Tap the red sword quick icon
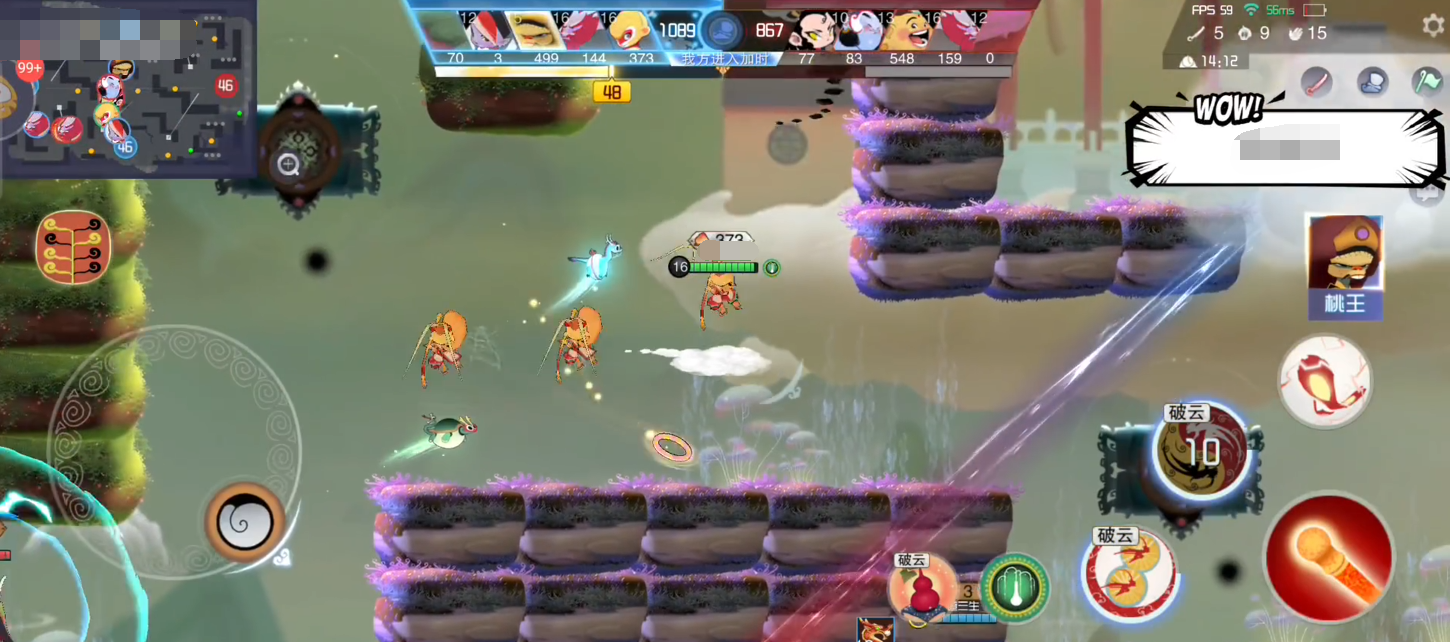The width and height of the screenshot is (1450, 642). point(1317,82)
